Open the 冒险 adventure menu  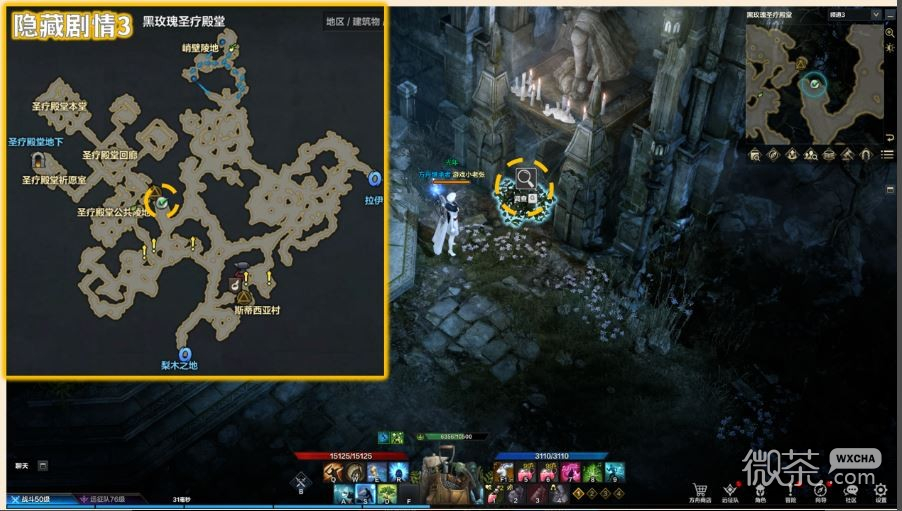coord(791,490)
